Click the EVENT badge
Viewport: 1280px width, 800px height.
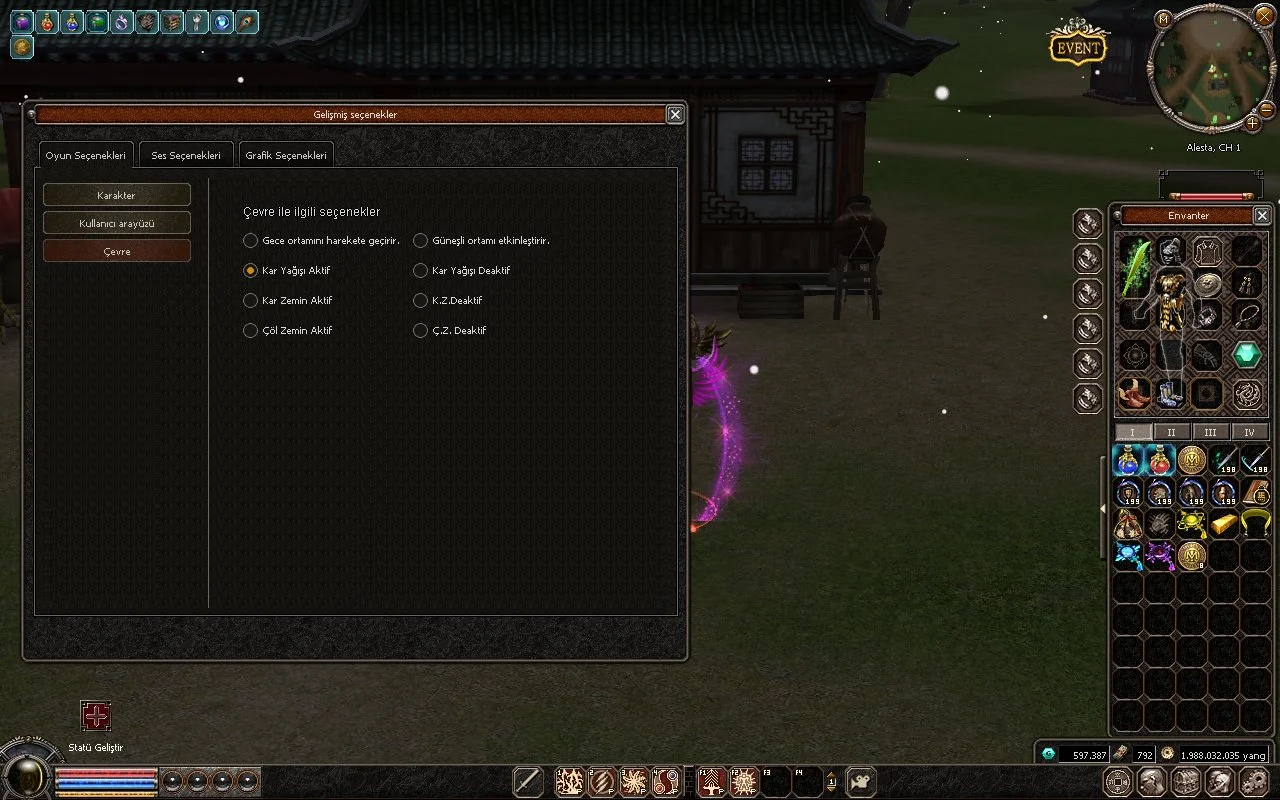[x=1077, y=47]
